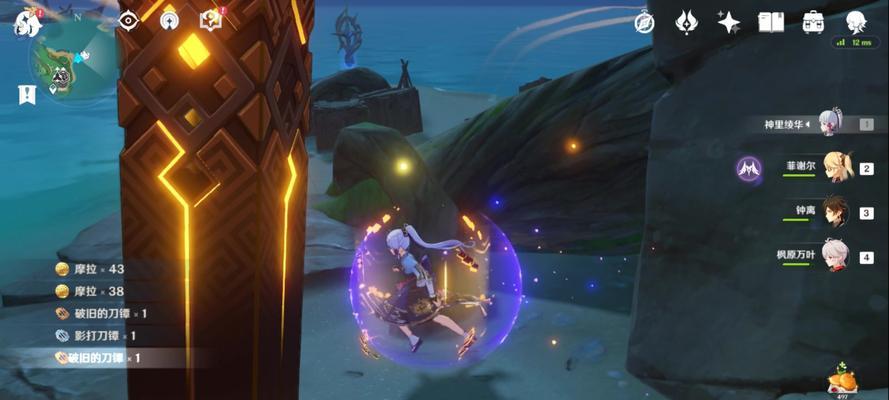Image resolution: width=889 pixels, height=400 pixels.
Task: Tap the purple elemental burst icon beside 菲谢尔
Action: click(750, 169)
